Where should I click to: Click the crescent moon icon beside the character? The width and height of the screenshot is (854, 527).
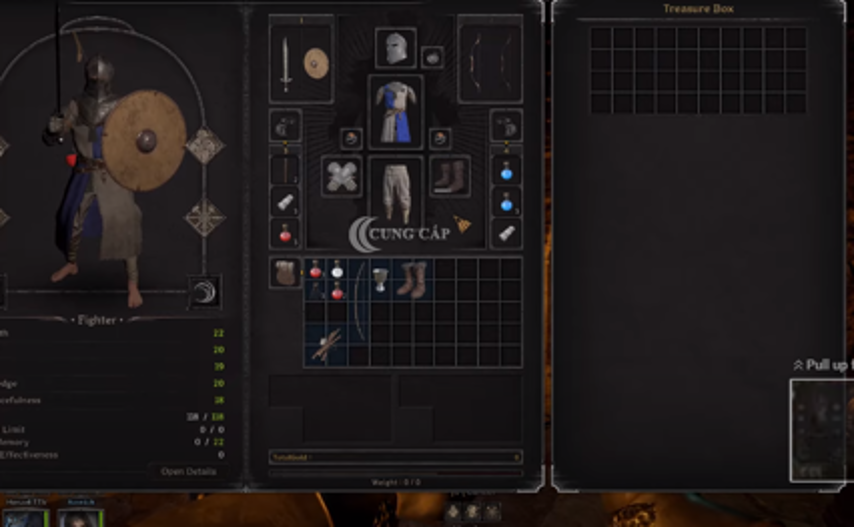pos(205,292)
